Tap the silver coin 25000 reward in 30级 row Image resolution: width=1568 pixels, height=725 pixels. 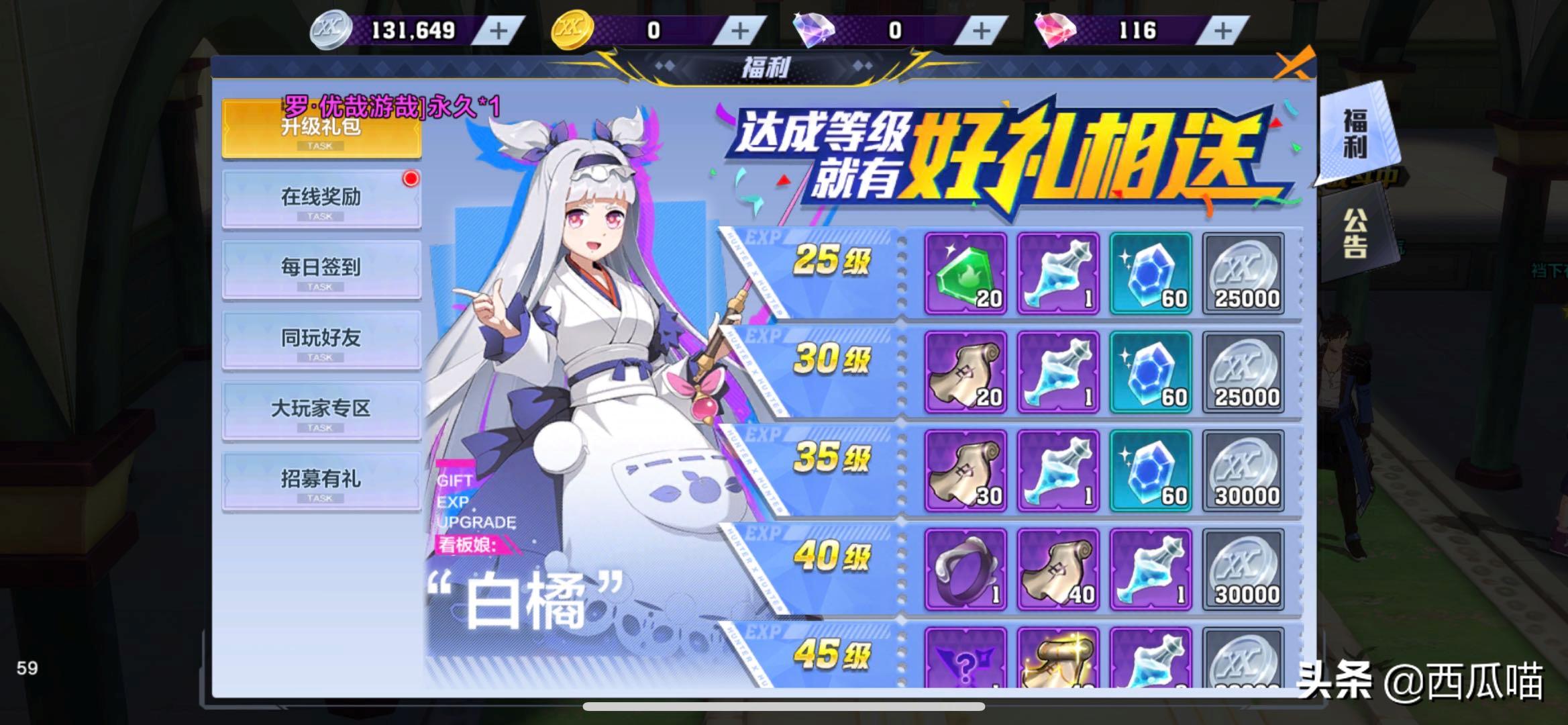pos(1245,373)
